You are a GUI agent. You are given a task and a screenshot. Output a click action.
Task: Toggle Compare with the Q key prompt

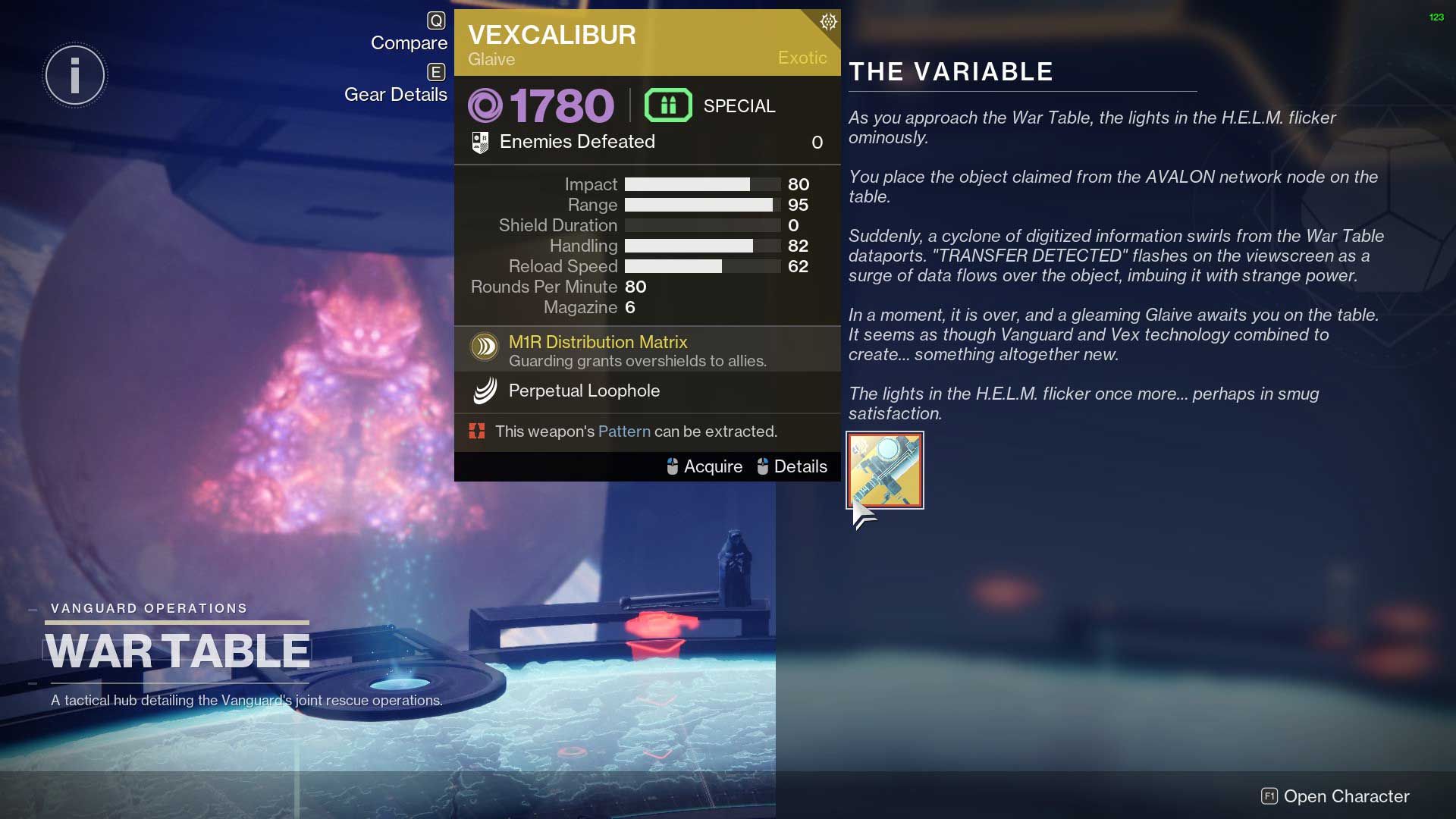(436, 21)
